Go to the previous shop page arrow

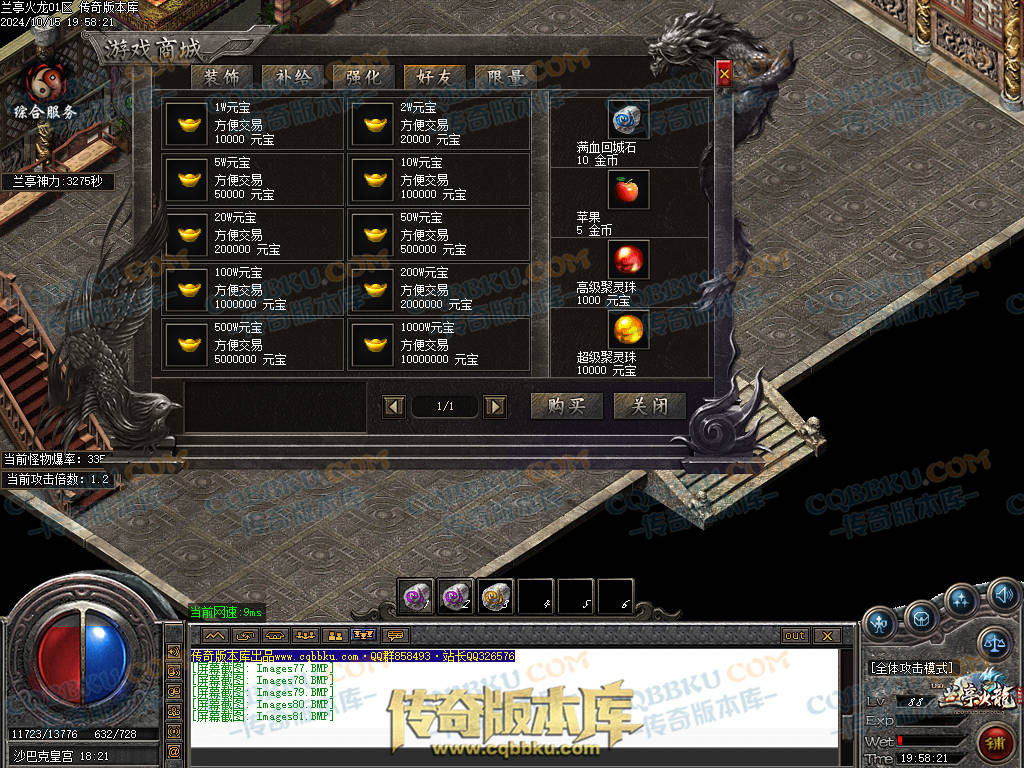click(x=395, y=406)
